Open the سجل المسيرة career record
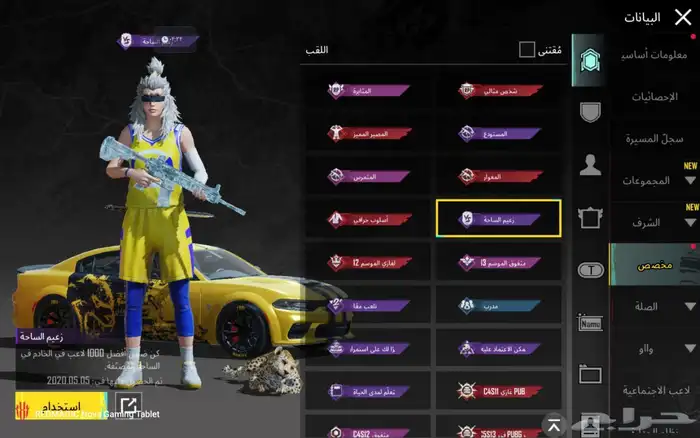Image resolution: width=700 pixels, height=438 pixels. [x=655, y=138]
